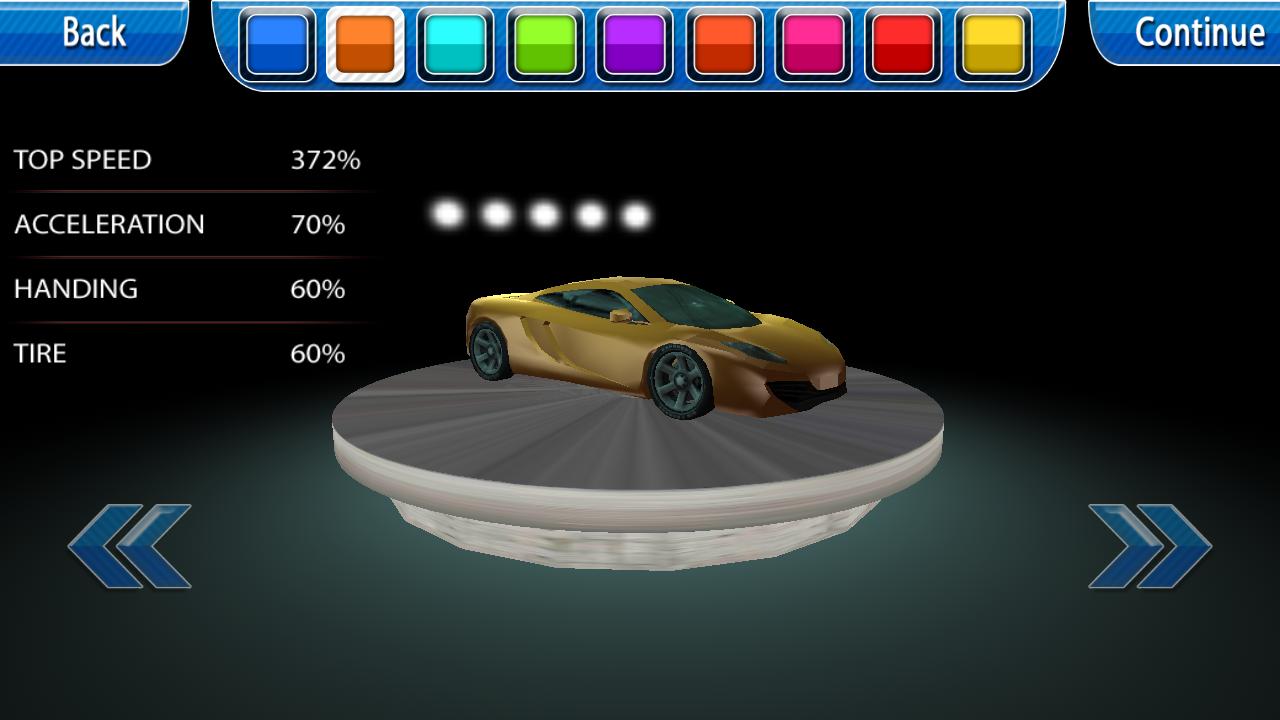
Task: Select the orange paint swatch
Action: 365,45
